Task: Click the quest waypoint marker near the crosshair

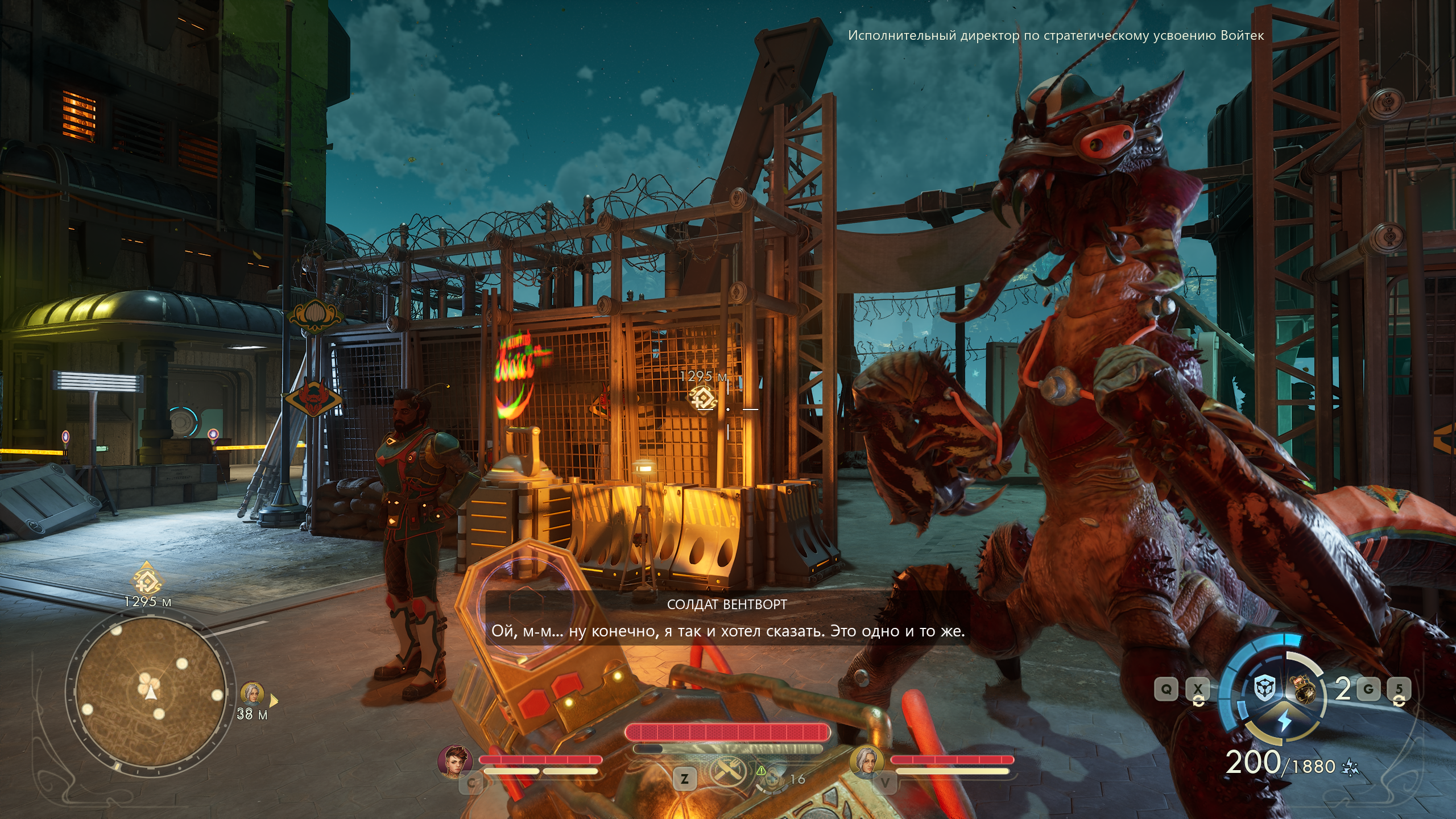Action: click(704, 397)
